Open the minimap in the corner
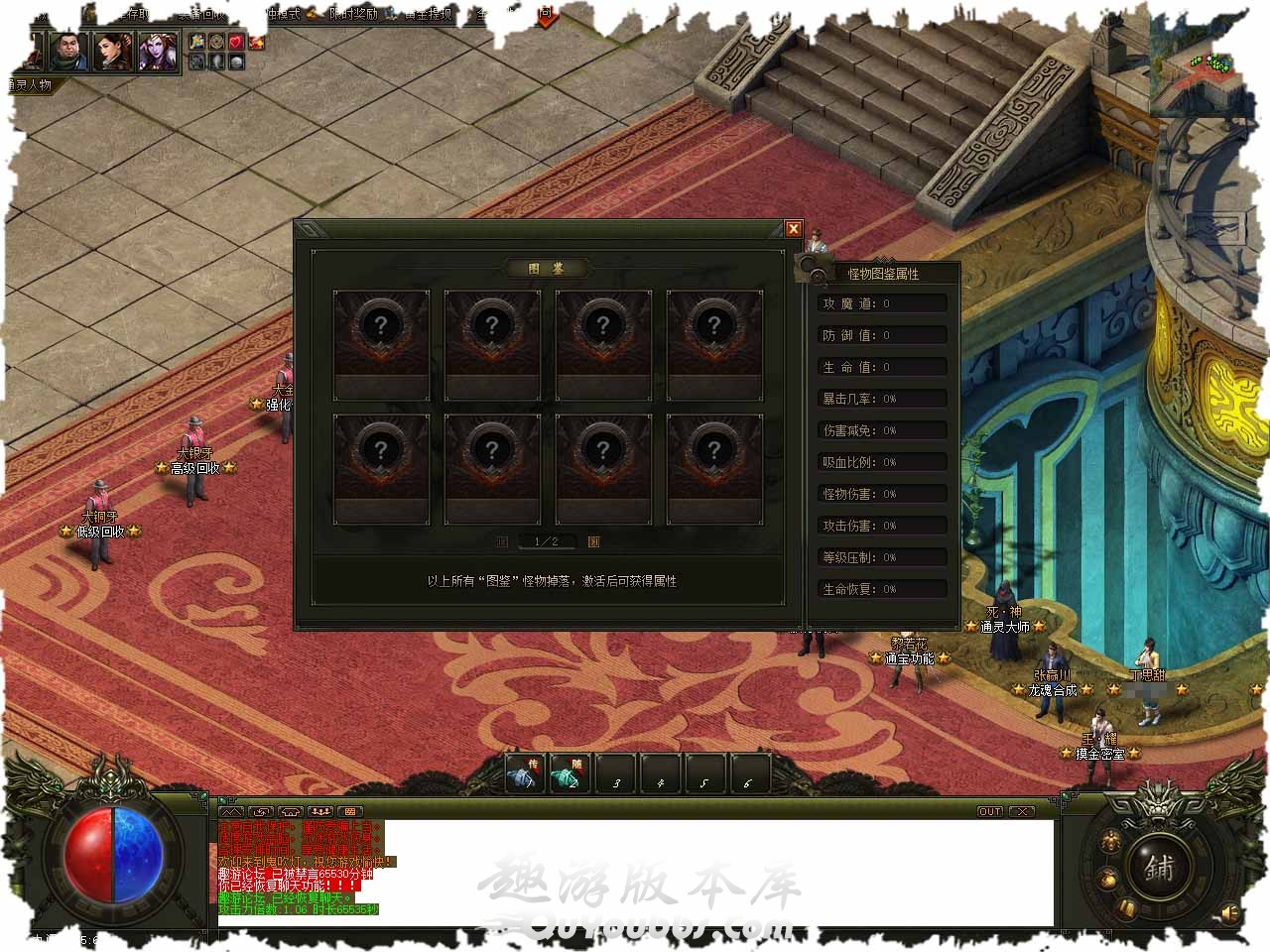Image resolution: width=1270 pixels, height=952 pixels. point(1205,61)
